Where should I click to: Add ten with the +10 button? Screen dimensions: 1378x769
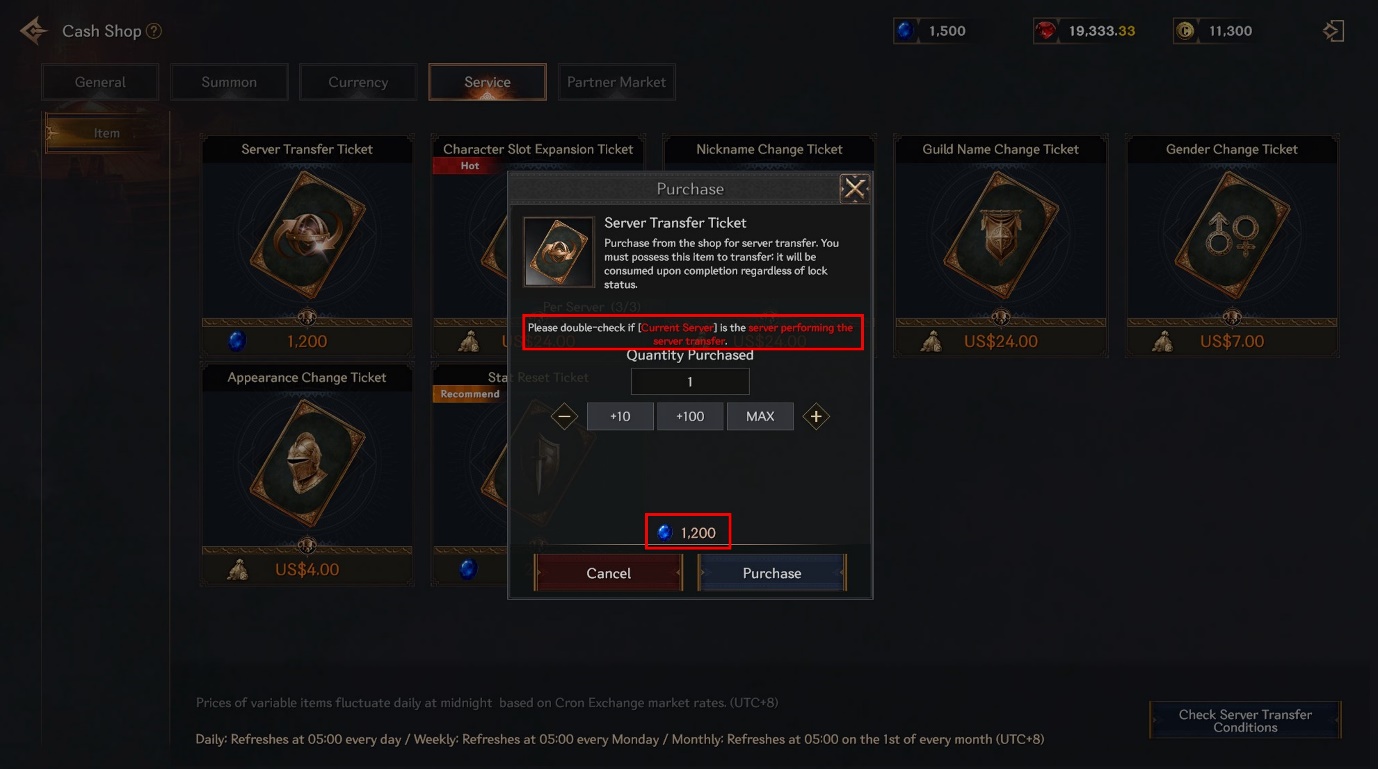tap(620, 416)
